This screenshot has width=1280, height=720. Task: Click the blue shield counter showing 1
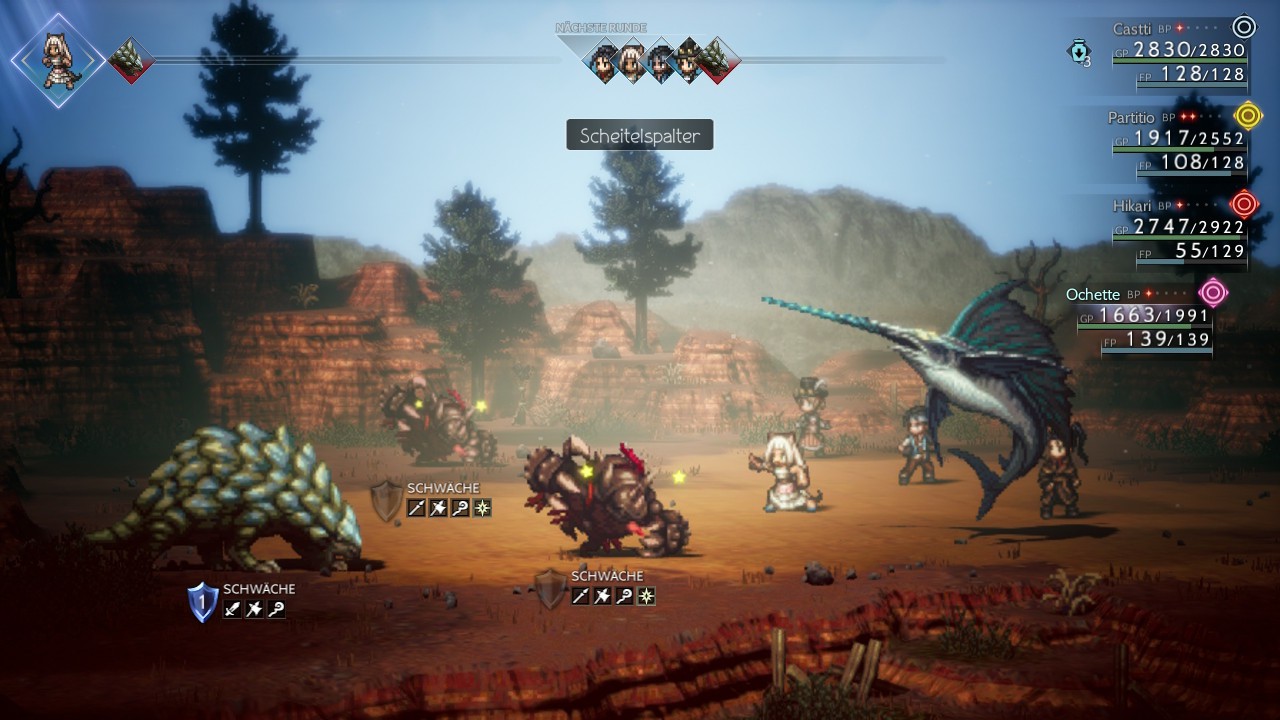pos(202,602)
